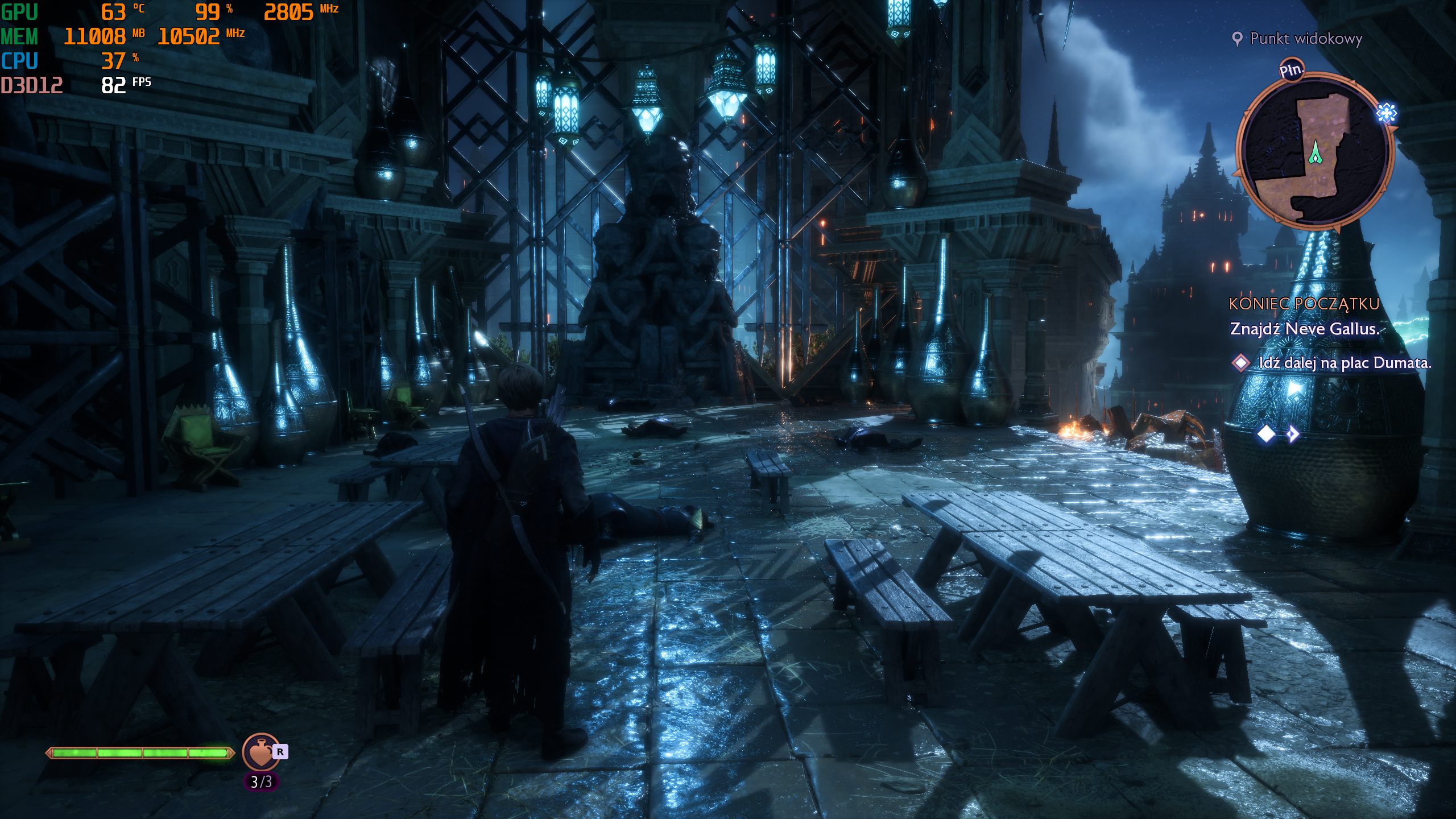
Task: Click the blue snowflake marker on the minimap edge
Action: pos(1386,113)
